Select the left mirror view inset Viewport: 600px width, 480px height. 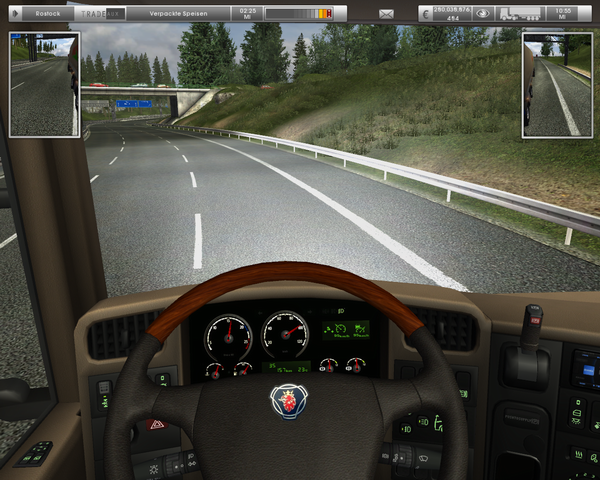[x=44, y=84]
